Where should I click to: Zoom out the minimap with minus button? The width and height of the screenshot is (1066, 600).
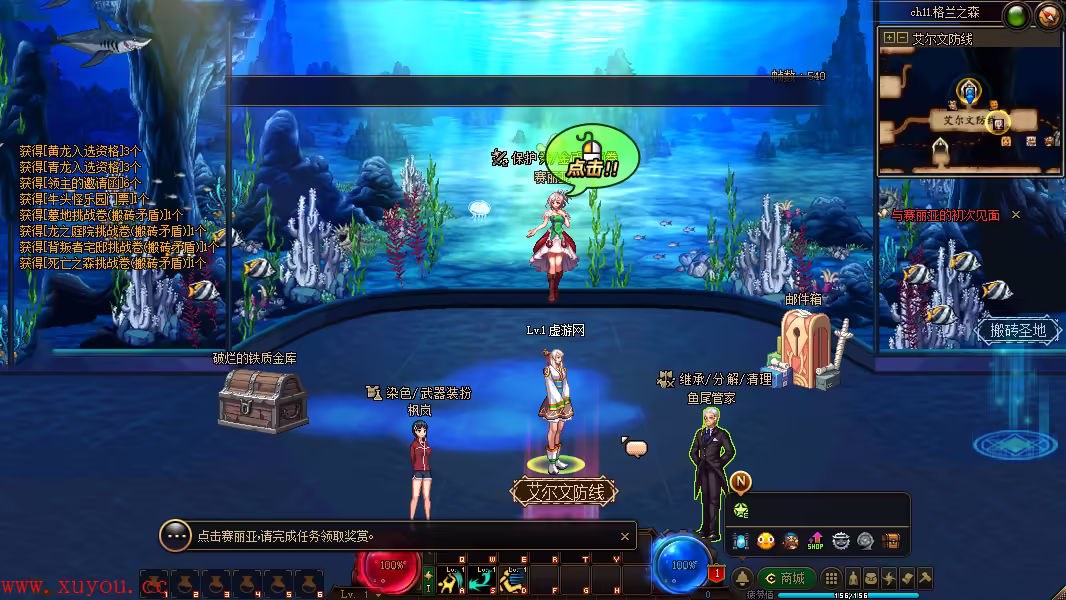coord(902,38)
